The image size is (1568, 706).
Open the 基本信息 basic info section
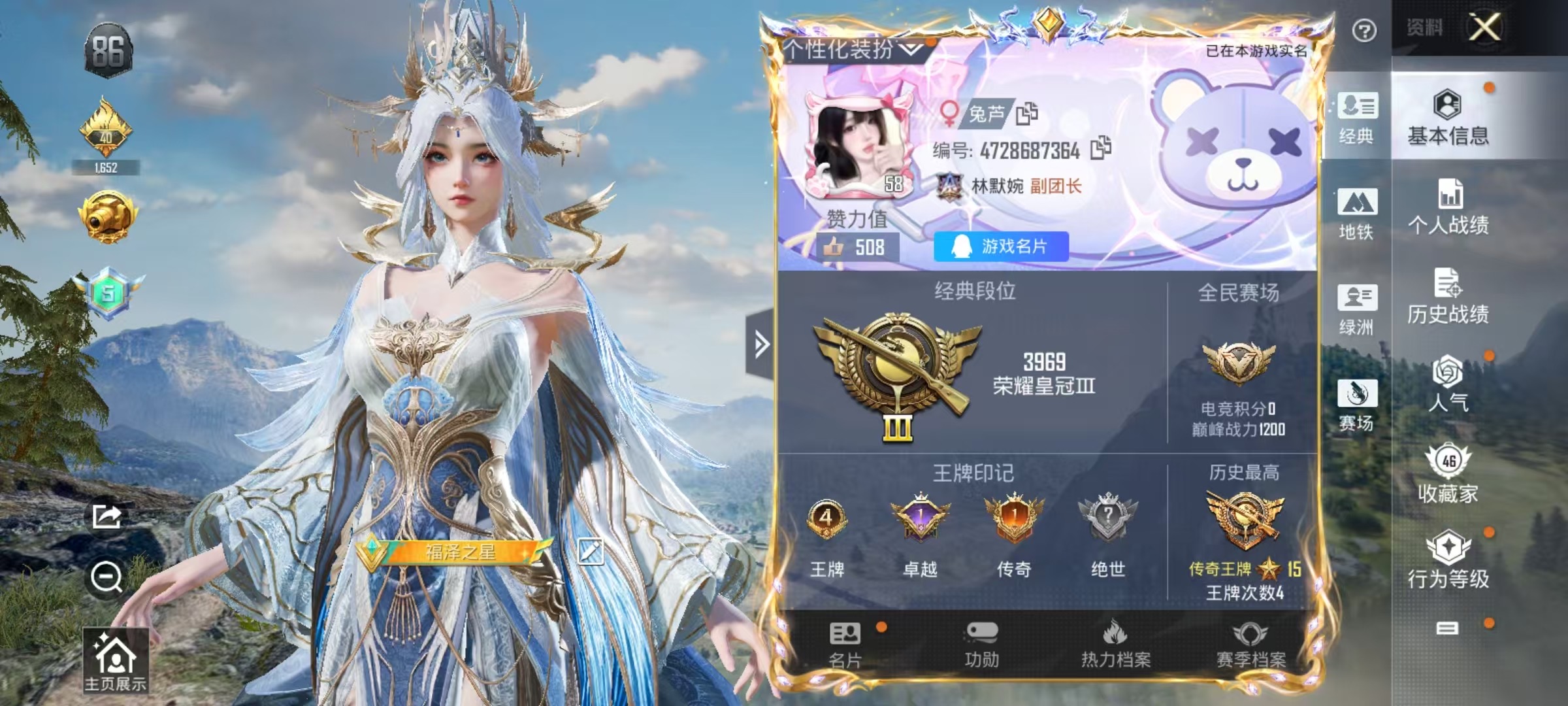coord(1448,118)
